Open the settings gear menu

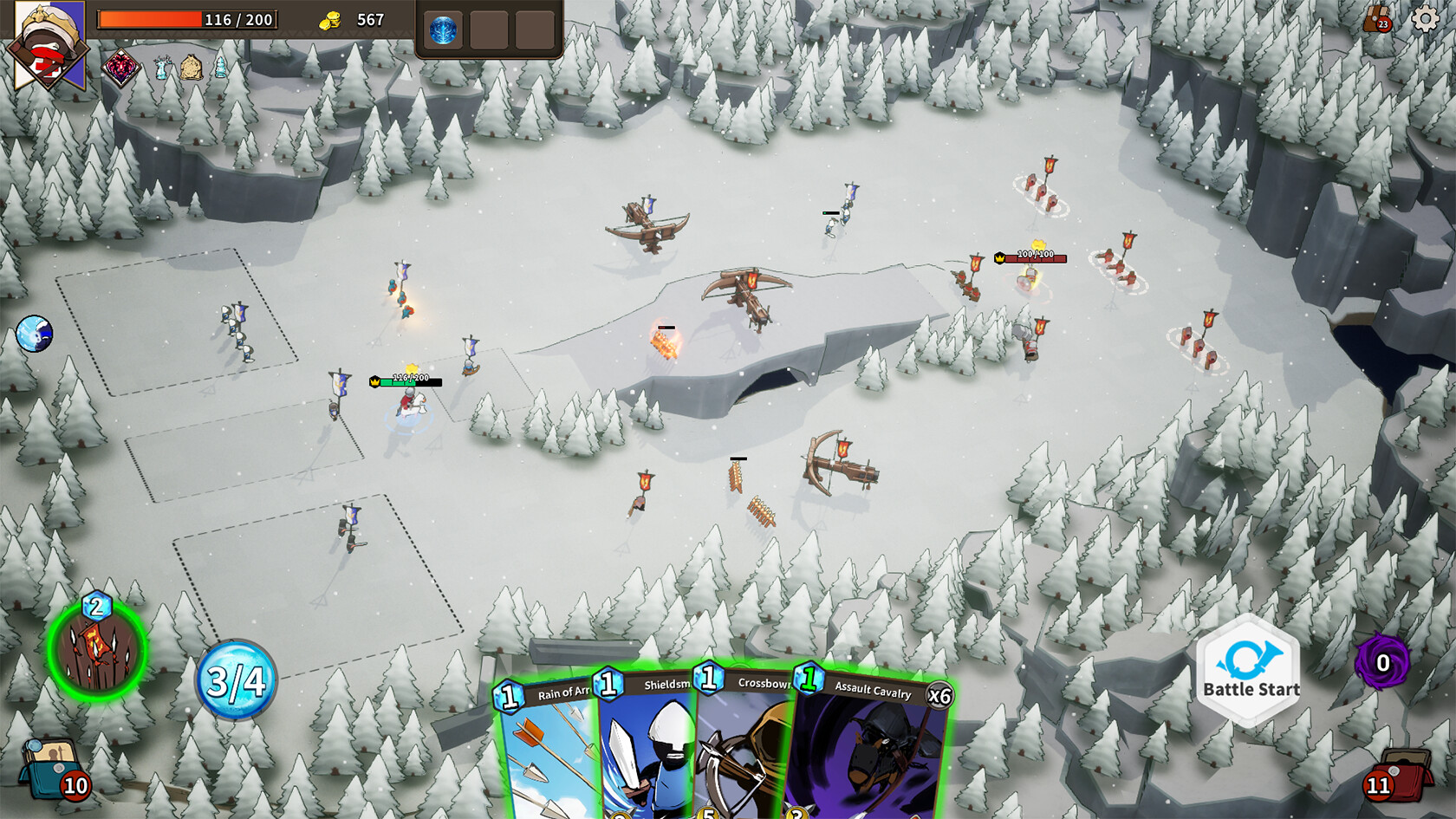[x=1424, y=20]
